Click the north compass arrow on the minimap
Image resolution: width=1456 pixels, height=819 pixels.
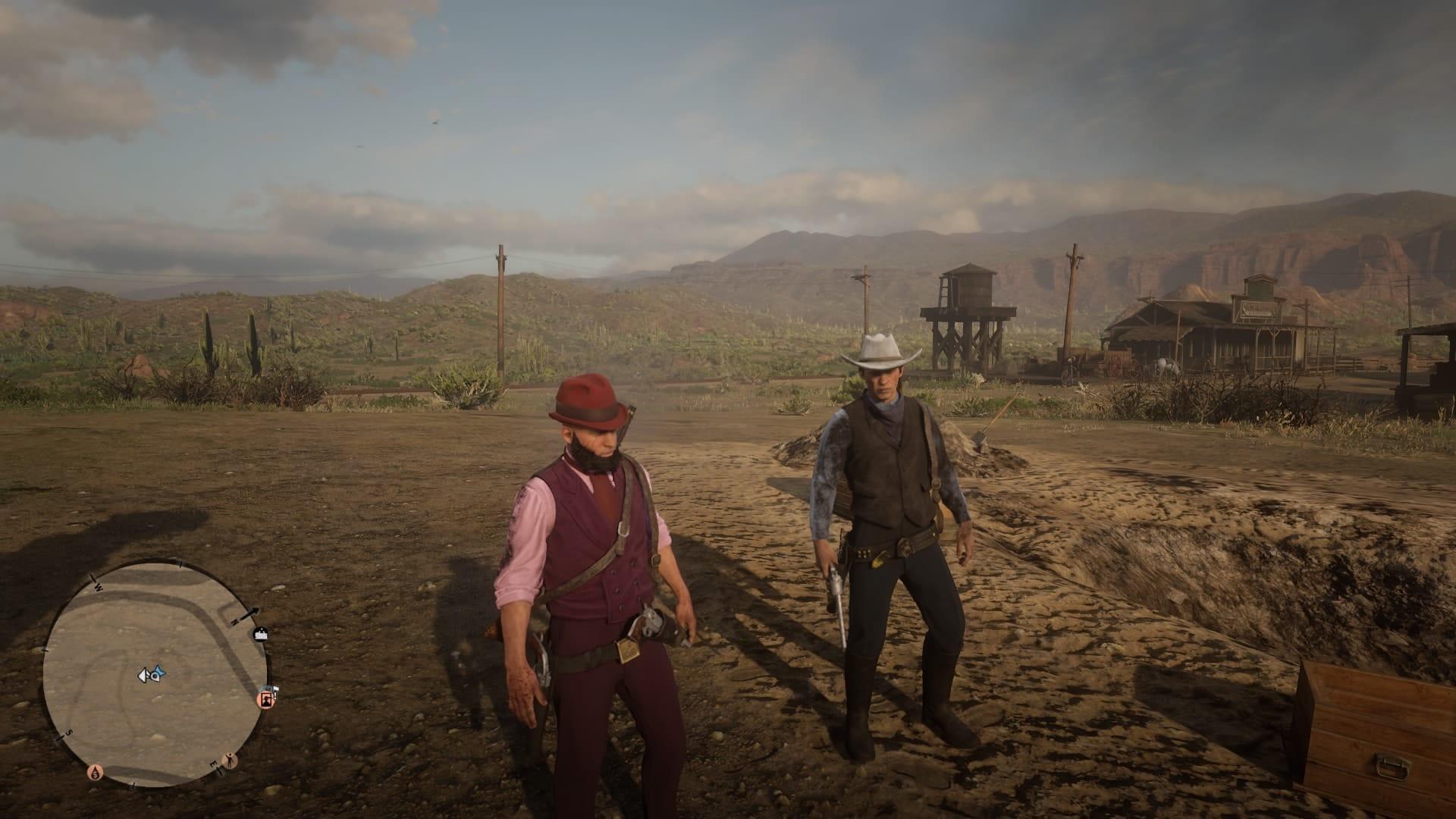[249, 613]
